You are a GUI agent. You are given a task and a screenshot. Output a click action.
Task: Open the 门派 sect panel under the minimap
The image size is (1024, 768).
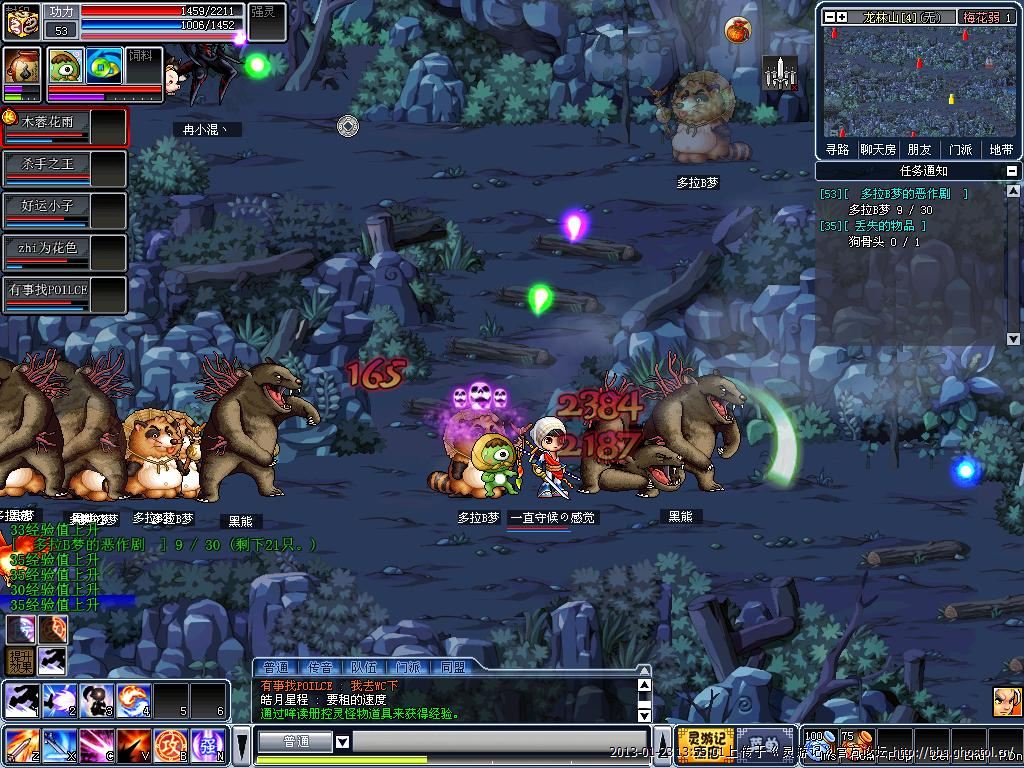960,150
